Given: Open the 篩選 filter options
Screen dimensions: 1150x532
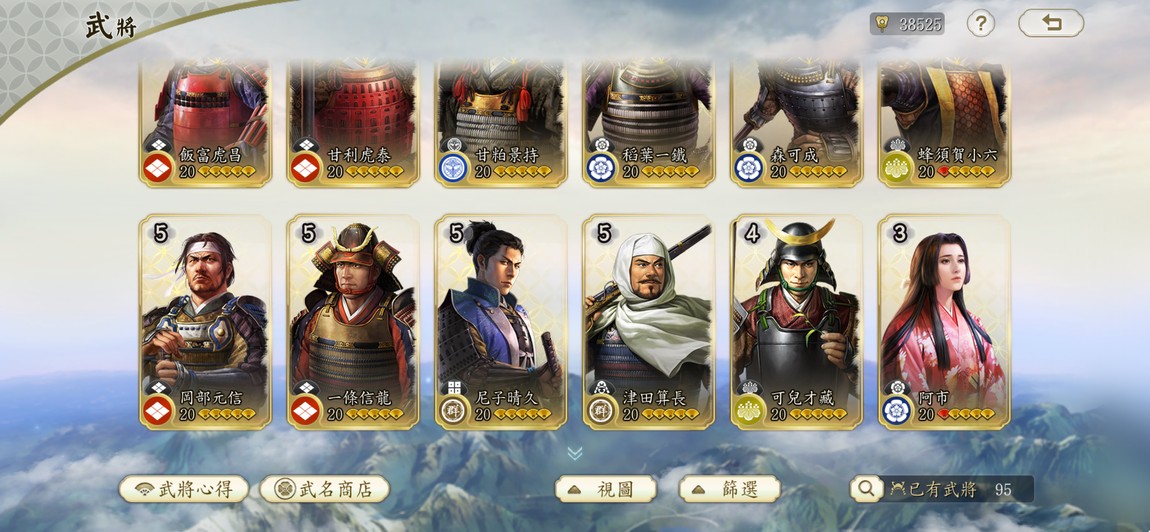Looking at the screenshot, I should tap(730, 489).
